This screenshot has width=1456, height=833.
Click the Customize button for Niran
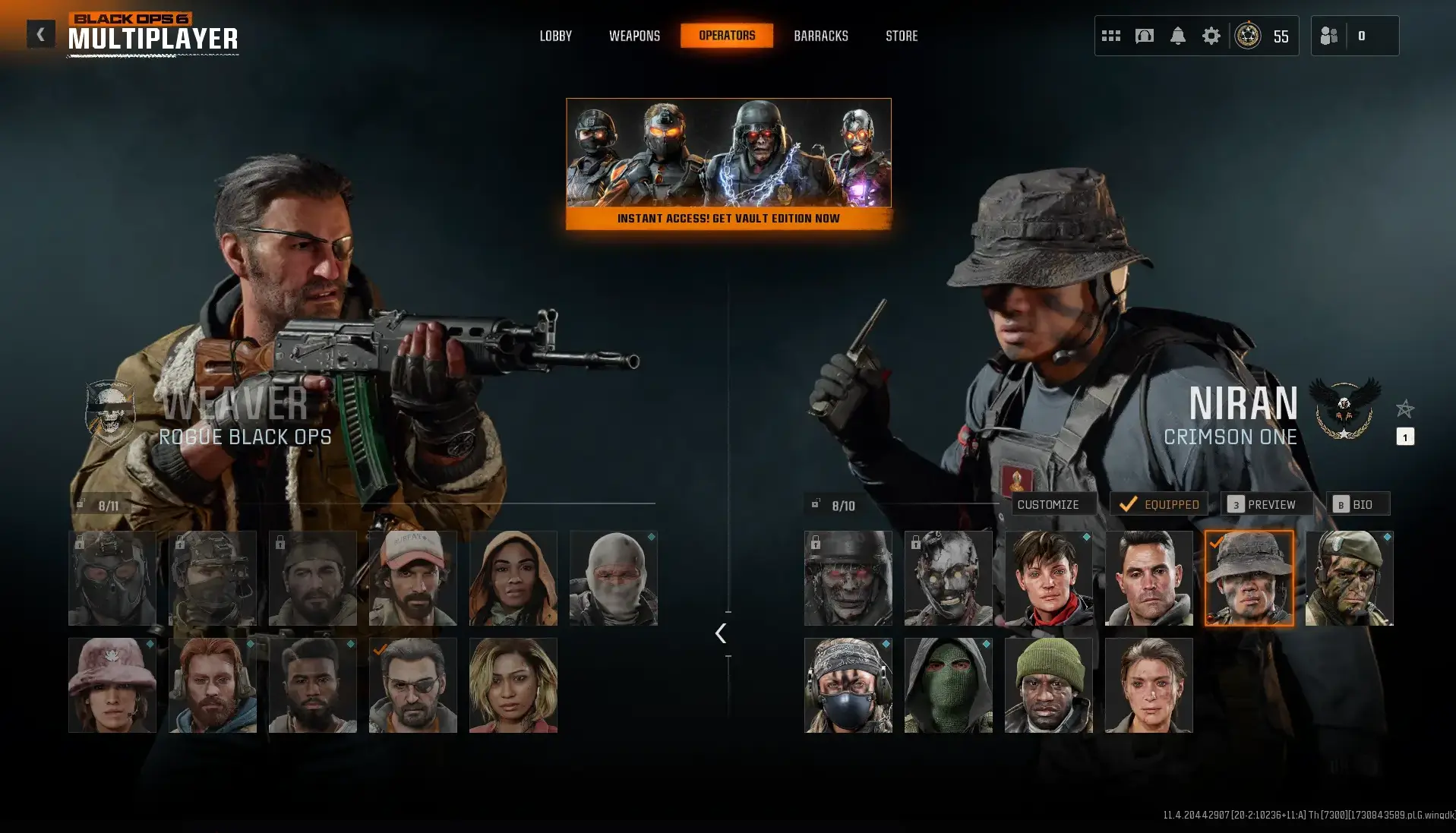tap(1052, 503)
